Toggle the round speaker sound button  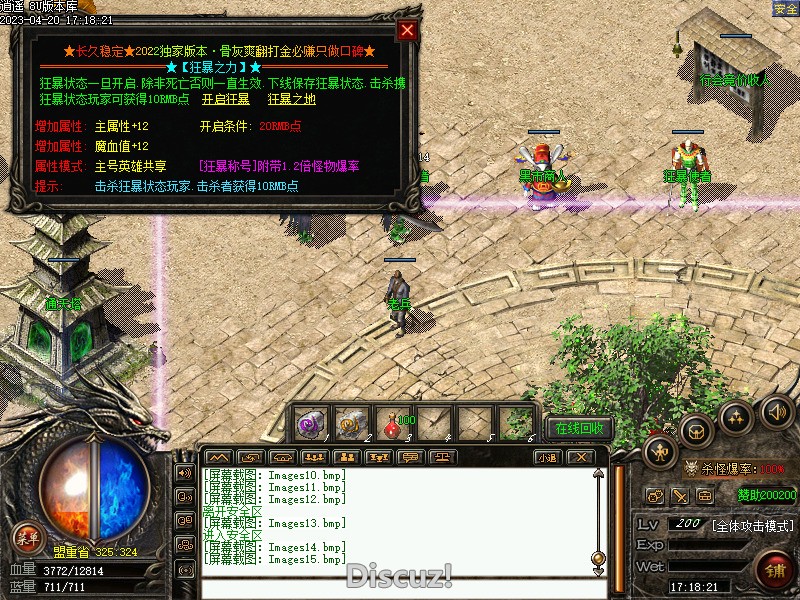776,410
